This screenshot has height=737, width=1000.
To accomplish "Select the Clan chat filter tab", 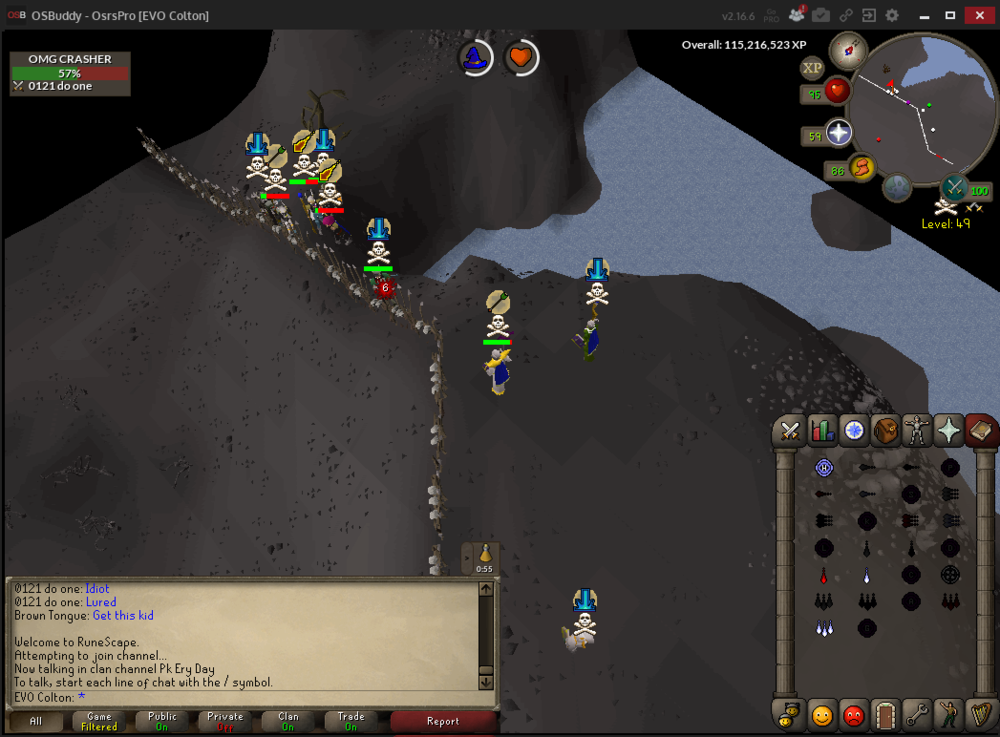I will pyautogui.click(x=288, y=721).
